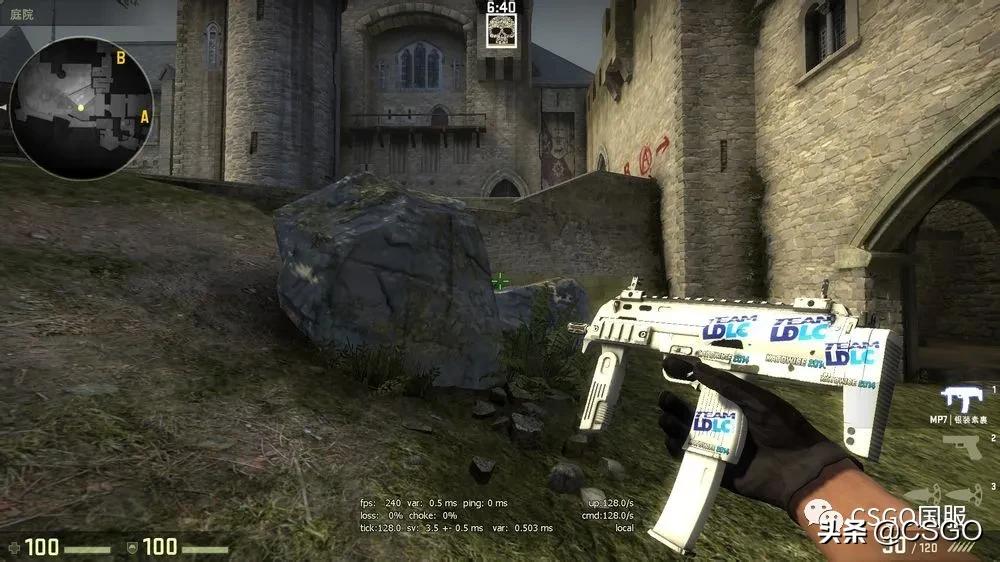The width and height of the screenshot is (1000, 562).
Task: Click the yellow player dot on radar
Action: pyautogui.click(x=80, y=107)
